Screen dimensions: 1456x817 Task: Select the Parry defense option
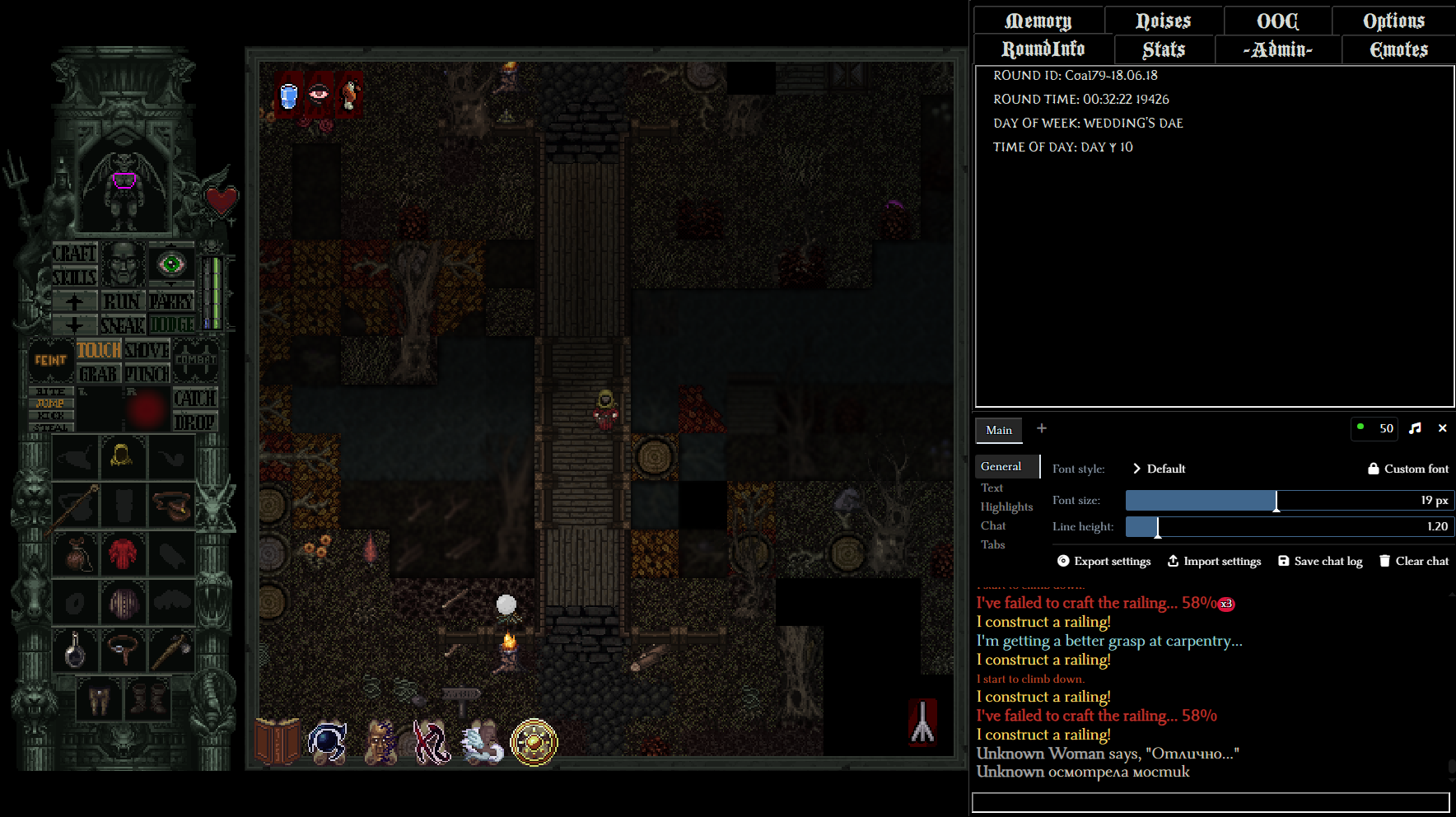pyautogui.click(x=171, y=301)
